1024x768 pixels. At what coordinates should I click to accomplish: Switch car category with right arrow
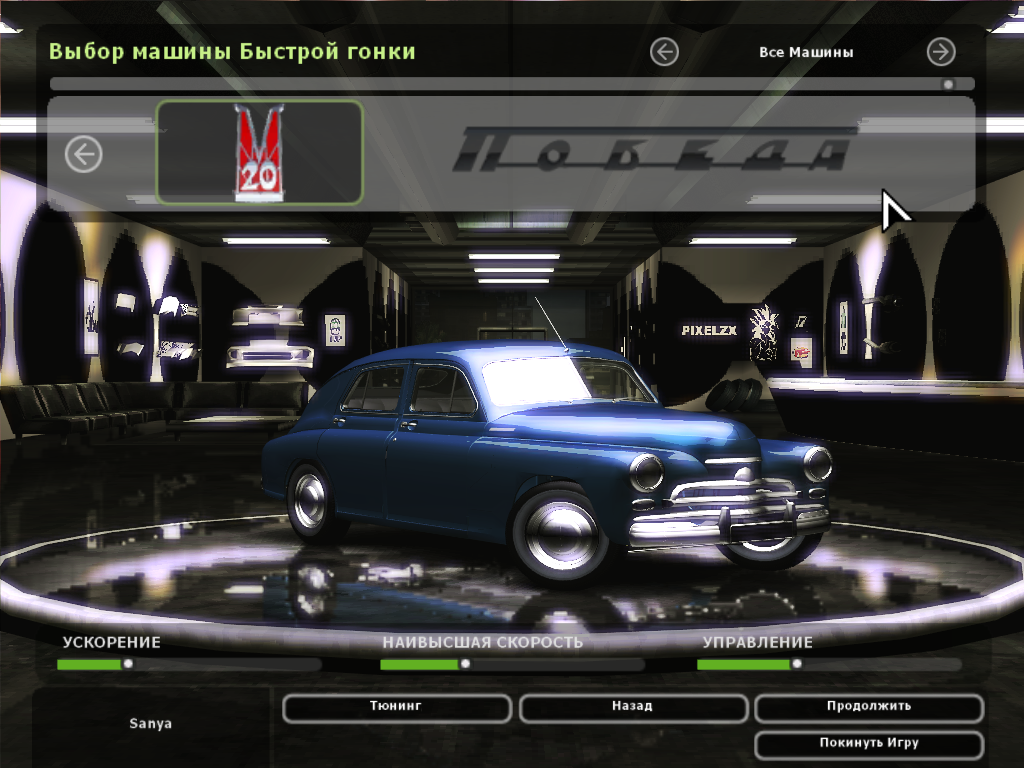[x=940, y=52]
